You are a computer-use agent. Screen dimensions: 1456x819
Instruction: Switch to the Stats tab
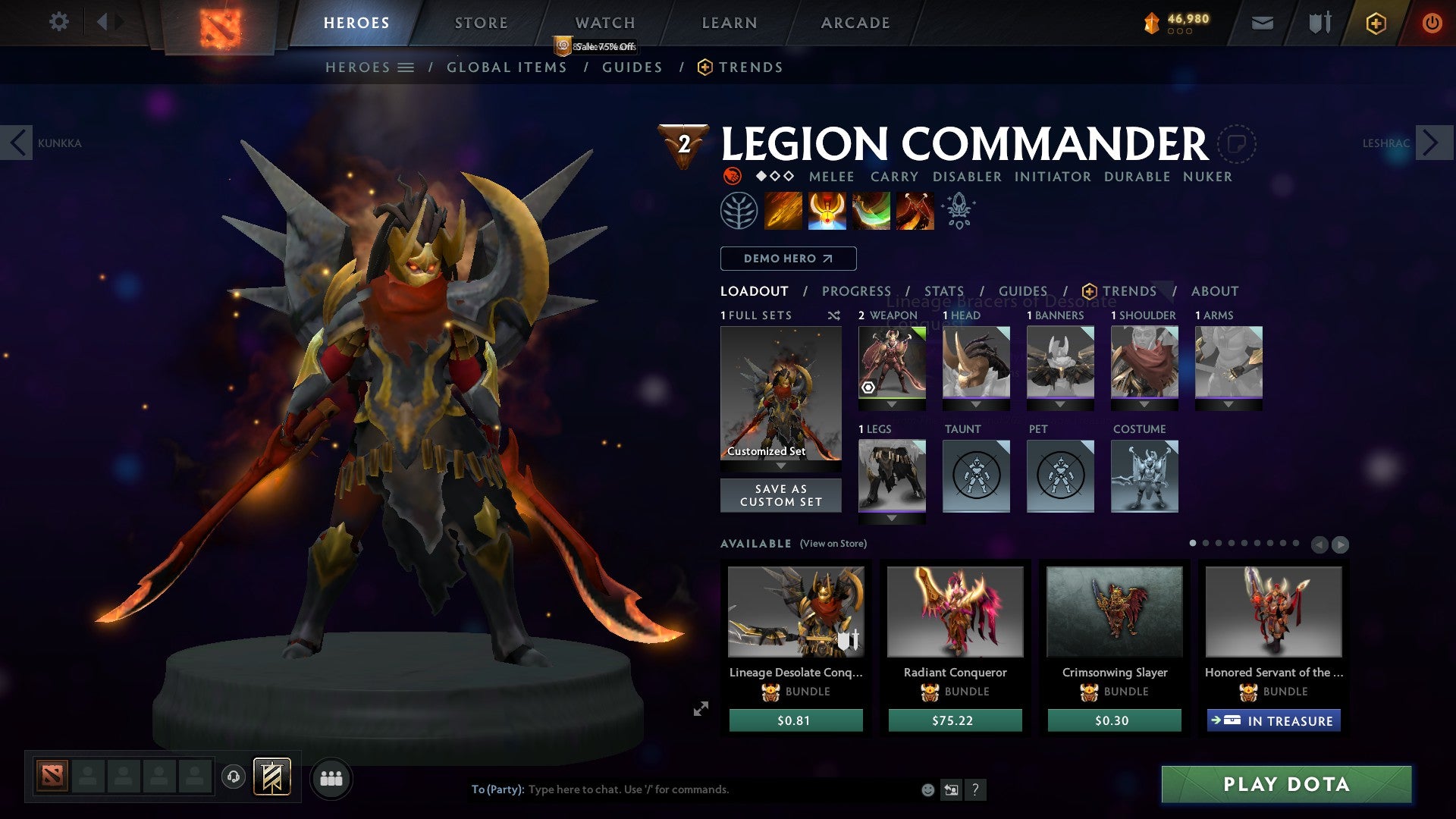[943, 290]
